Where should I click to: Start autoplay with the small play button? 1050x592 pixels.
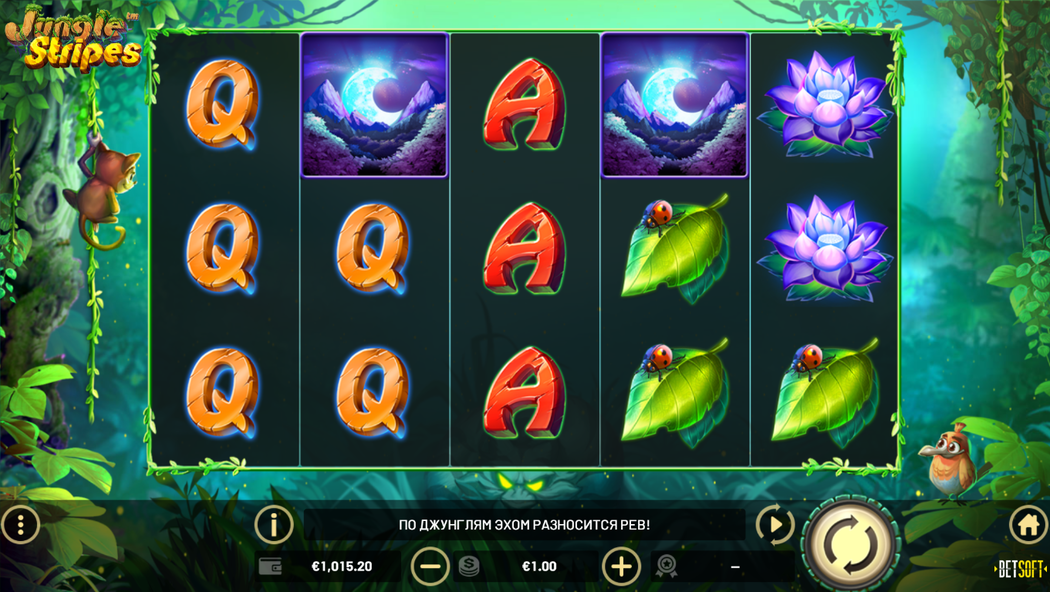pyautogui.click(x=774, y=525)
